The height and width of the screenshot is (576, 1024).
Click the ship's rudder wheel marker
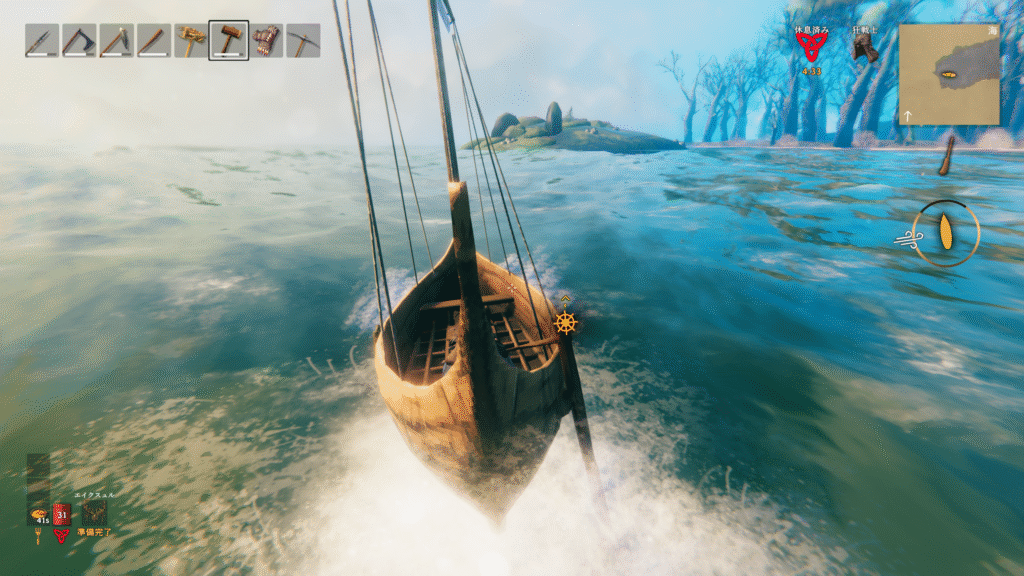(566, 322)
